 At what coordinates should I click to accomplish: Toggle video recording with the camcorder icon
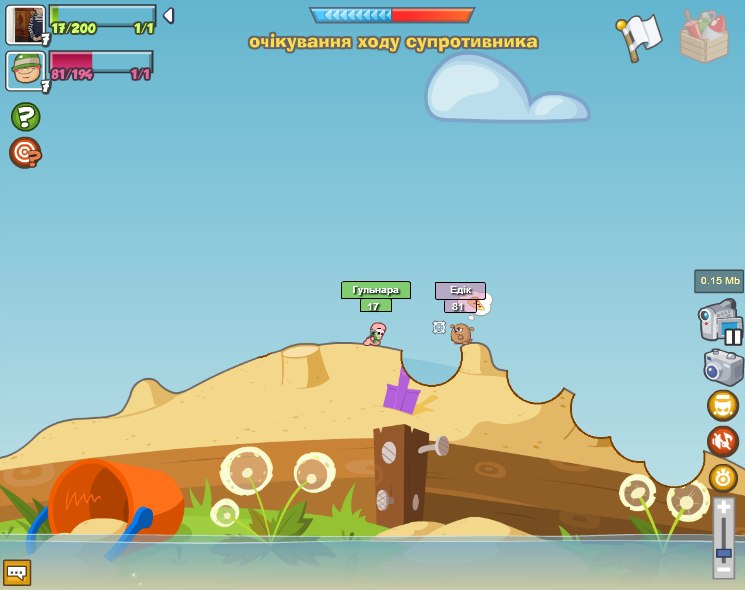[x=719, y=322]
